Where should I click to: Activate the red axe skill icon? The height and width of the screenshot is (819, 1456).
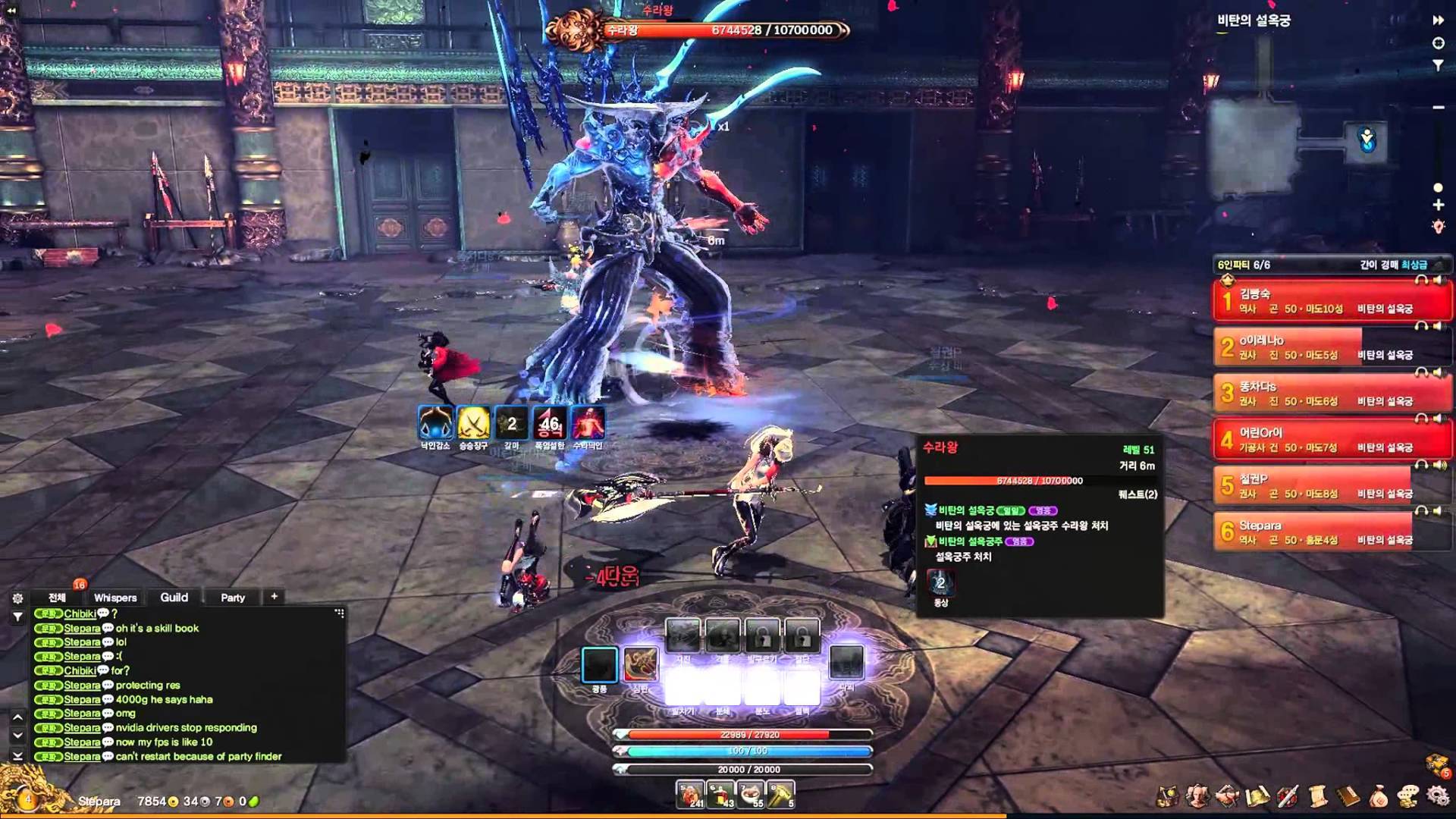pyautogui.click(x=640, y=664)
